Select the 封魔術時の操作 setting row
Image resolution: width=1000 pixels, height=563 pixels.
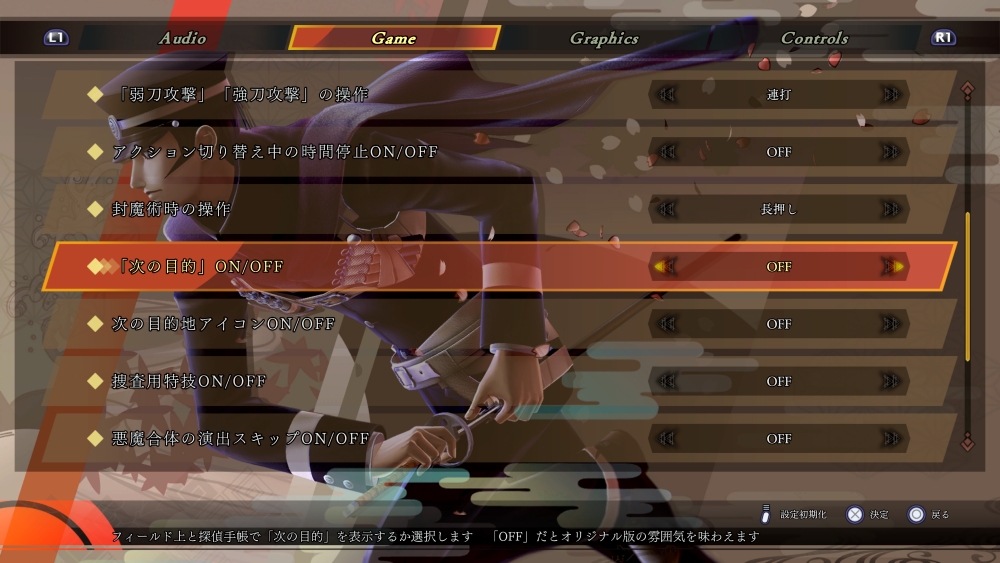[x=172, y=209]
